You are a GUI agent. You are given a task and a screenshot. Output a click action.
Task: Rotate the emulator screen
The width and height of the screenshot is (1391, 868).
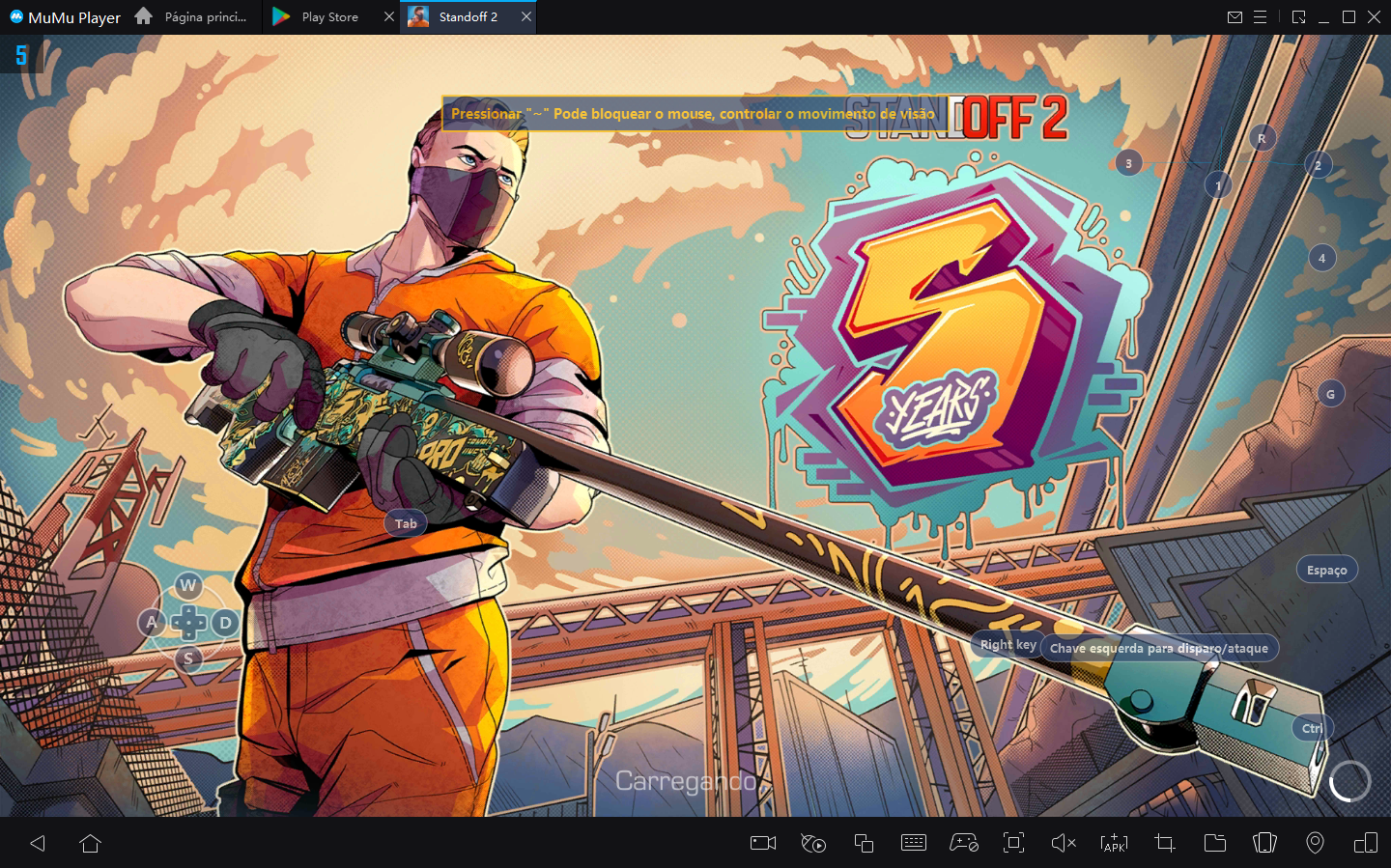(x=1365, y=843)
